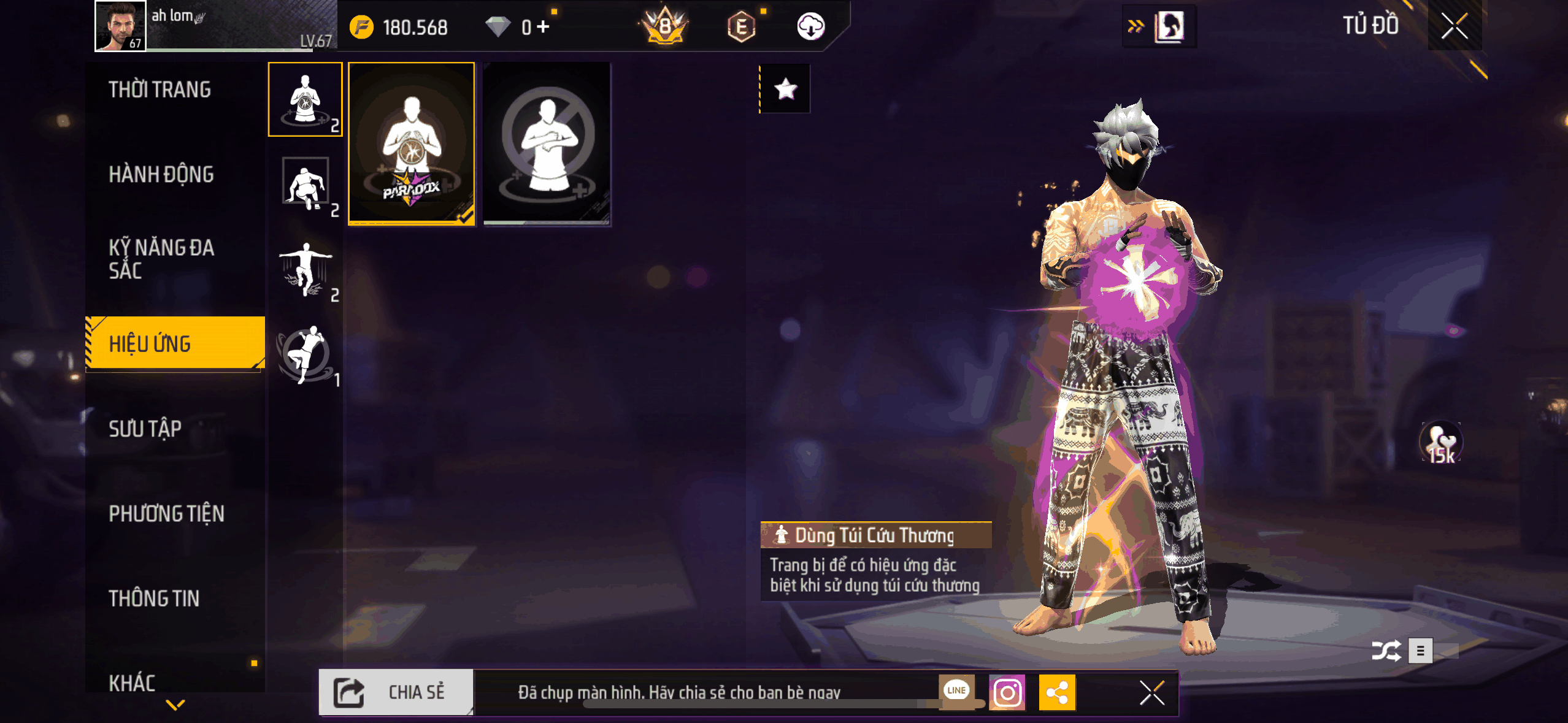Show the Thông Tin section
Image resolution: width=1568 pixels, height=723 pixels.
tap(154, 599)
